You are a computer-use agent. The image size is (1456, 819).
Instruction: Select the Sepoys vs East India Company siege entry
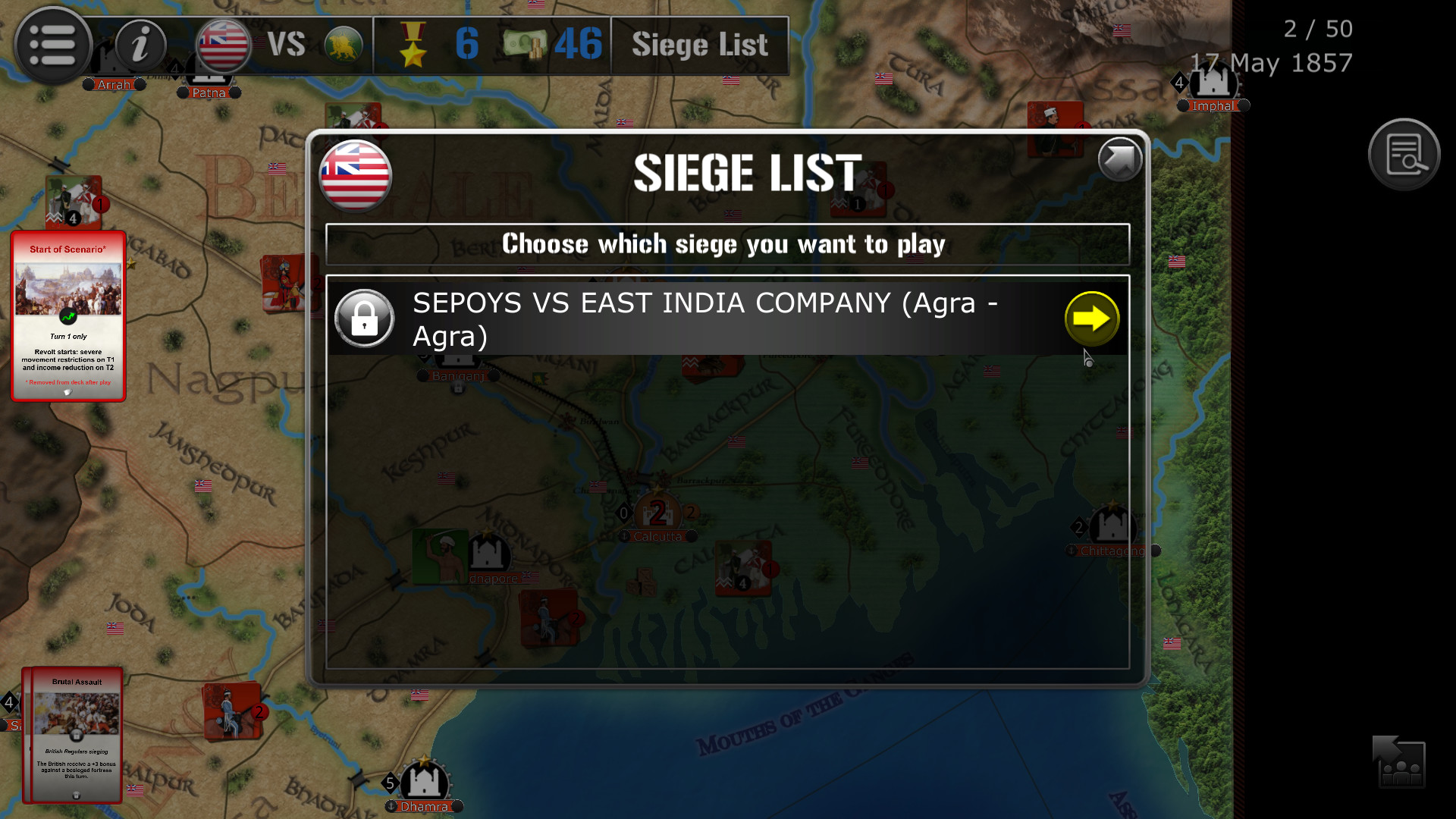click(705, 318)
